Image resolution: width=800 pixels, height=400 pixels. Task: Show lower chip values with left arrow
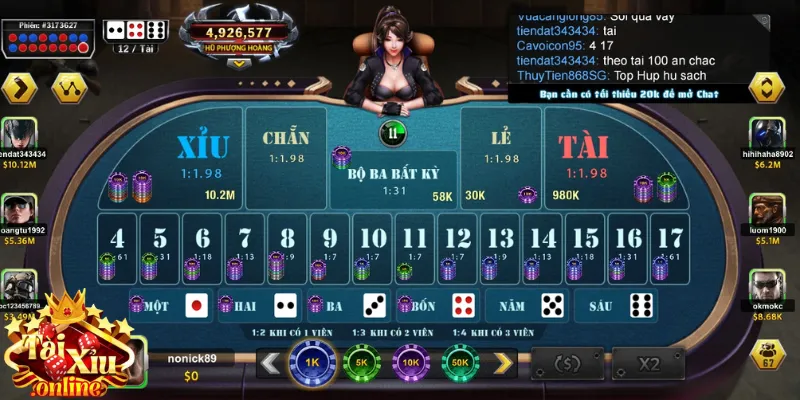[x=269, y=361]
